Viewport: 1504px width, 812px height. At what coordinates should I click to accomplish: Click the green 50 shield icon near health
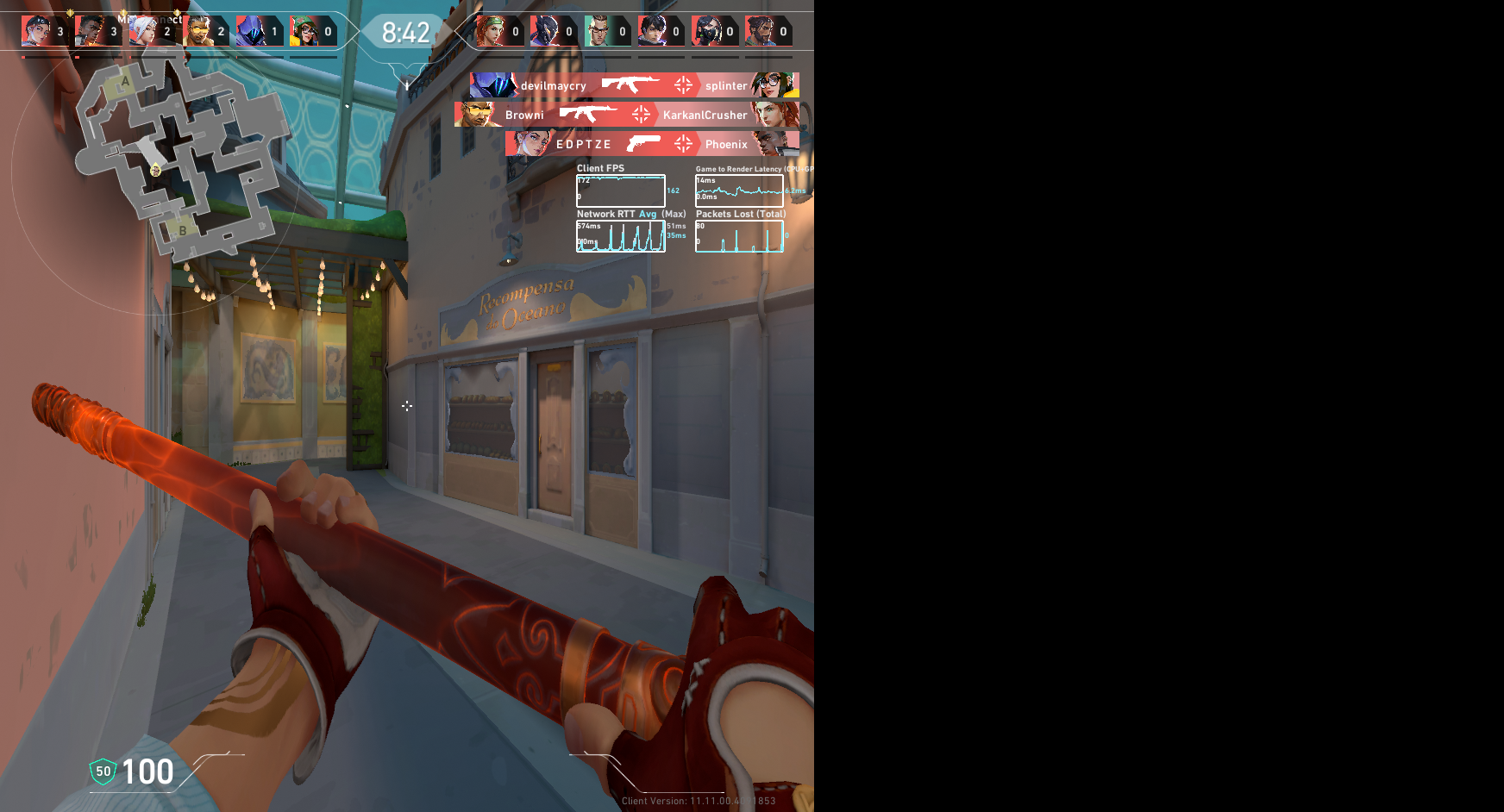(x=101, y=771)
